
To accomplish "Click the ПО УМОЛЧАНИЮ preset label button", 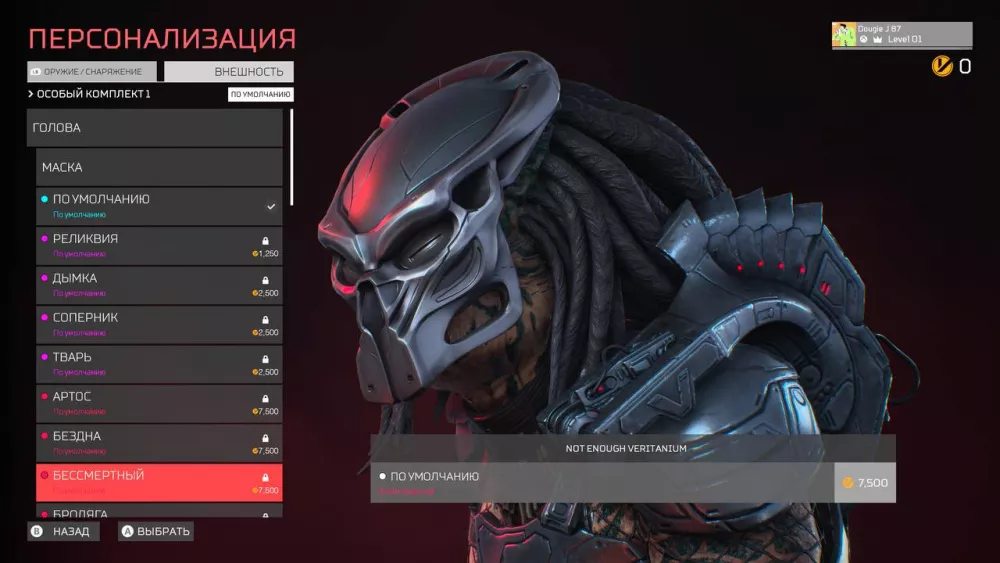I will point(260,95).
